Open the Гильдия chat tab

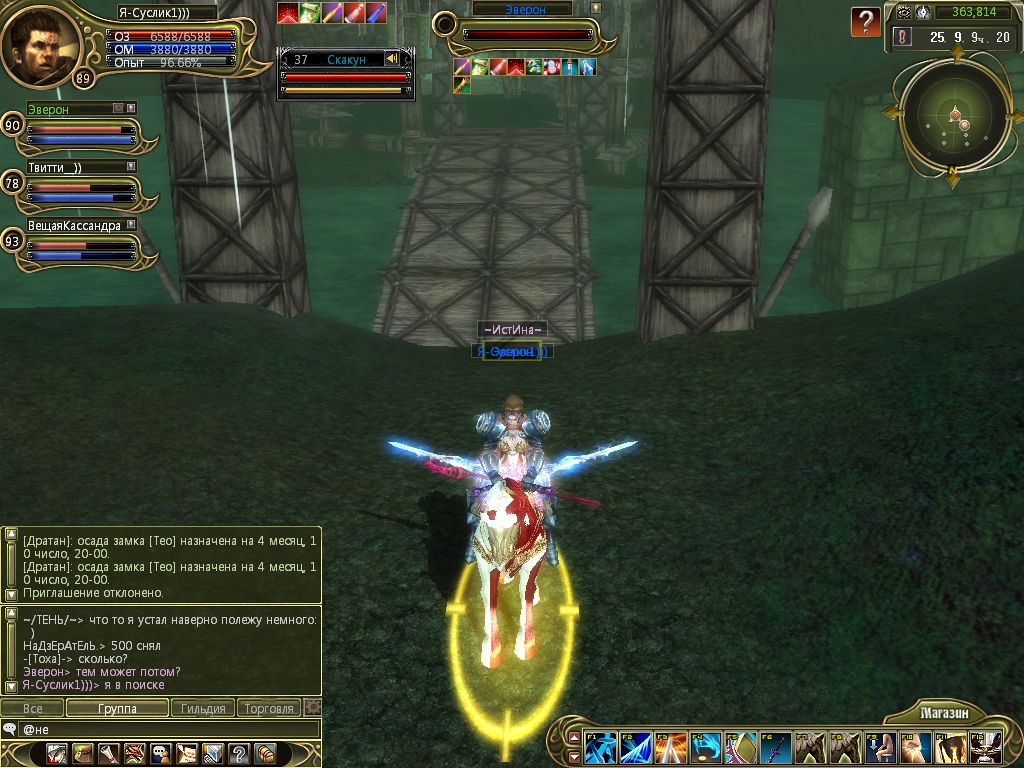click(x=204, y=708)
